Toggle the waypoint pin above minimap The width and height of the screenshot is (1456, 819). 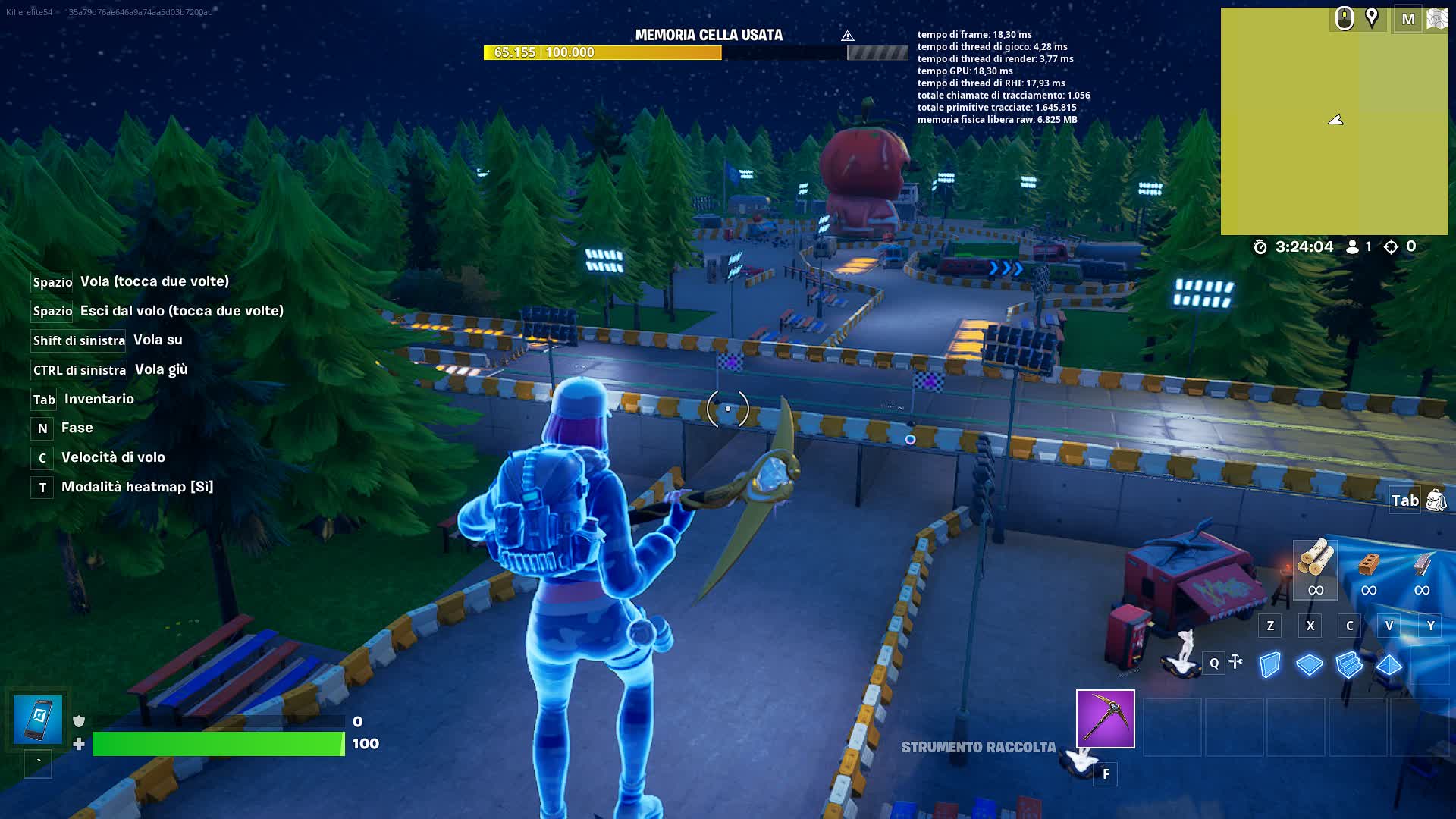1371,17
